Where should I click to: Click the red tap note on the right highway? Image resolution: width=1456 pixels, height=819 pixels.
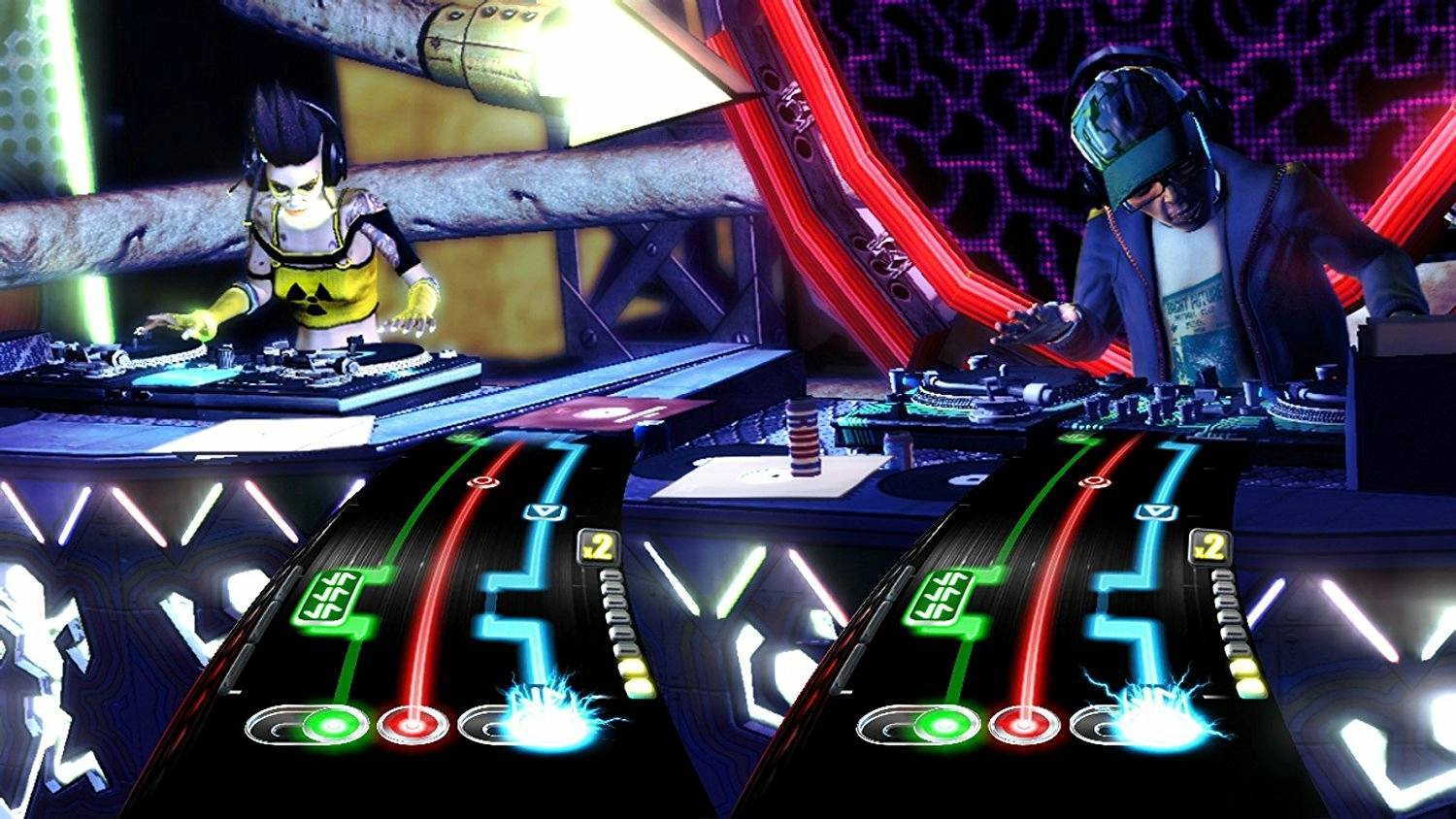click(1097, 481)
